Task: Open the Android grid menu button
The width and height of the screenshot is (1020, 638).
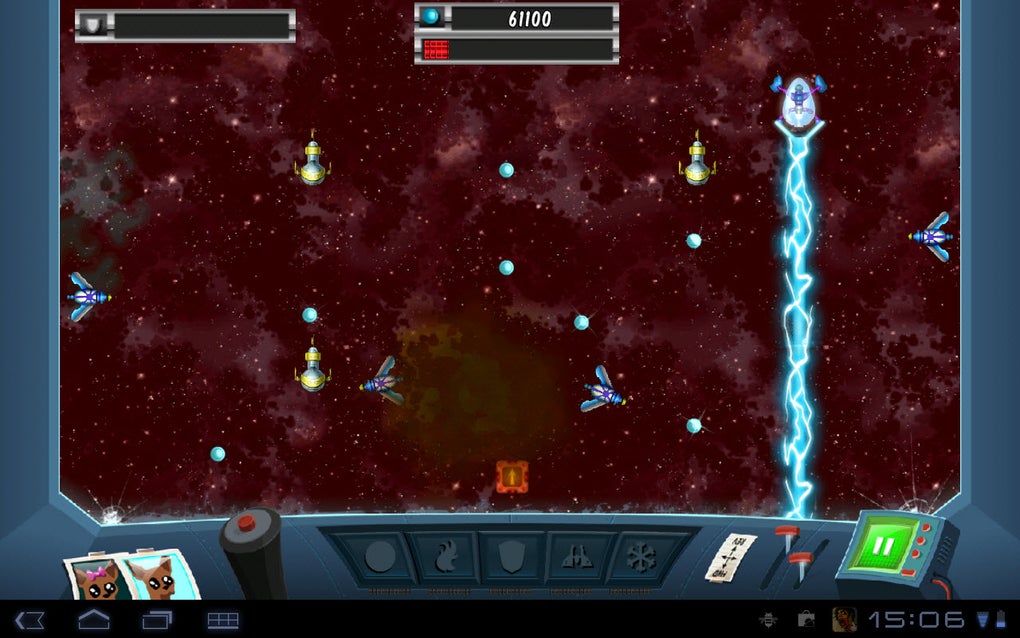Action: [223, 620]
